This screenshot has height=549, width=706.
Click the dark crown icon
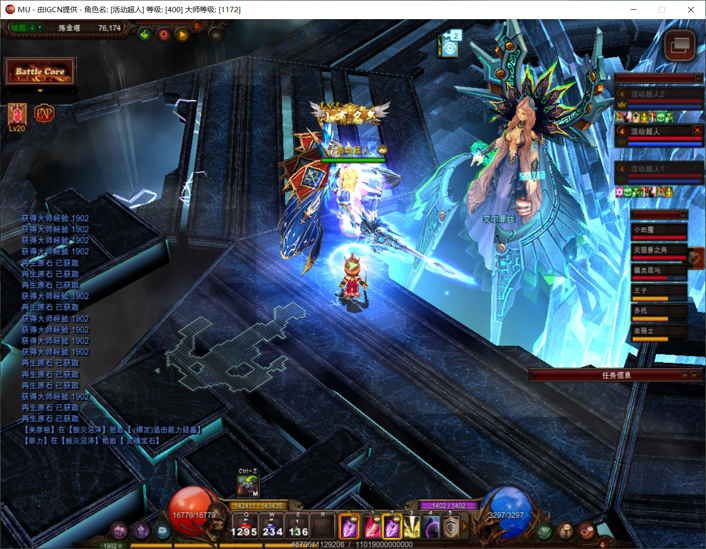(215, 34)
